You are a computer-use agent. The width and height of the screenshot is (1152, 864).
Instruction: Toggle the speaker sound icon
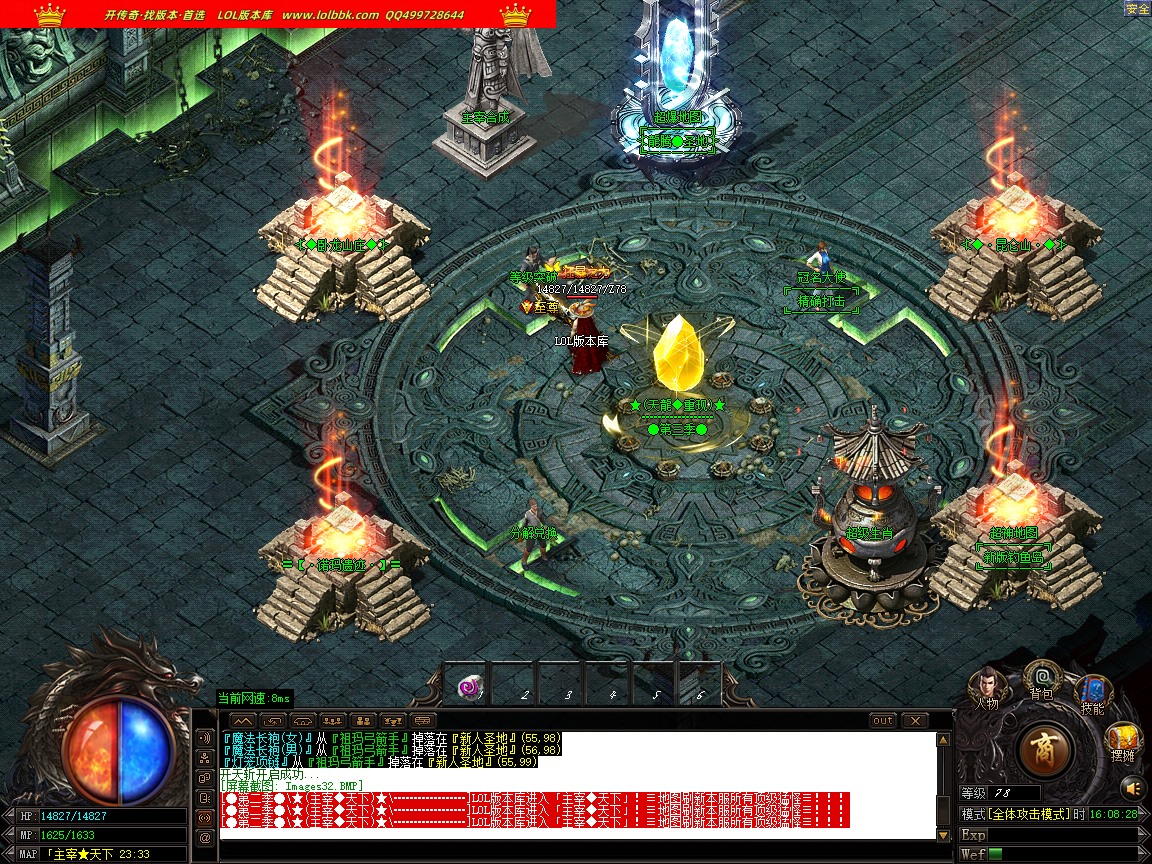[x=204, y=738]
